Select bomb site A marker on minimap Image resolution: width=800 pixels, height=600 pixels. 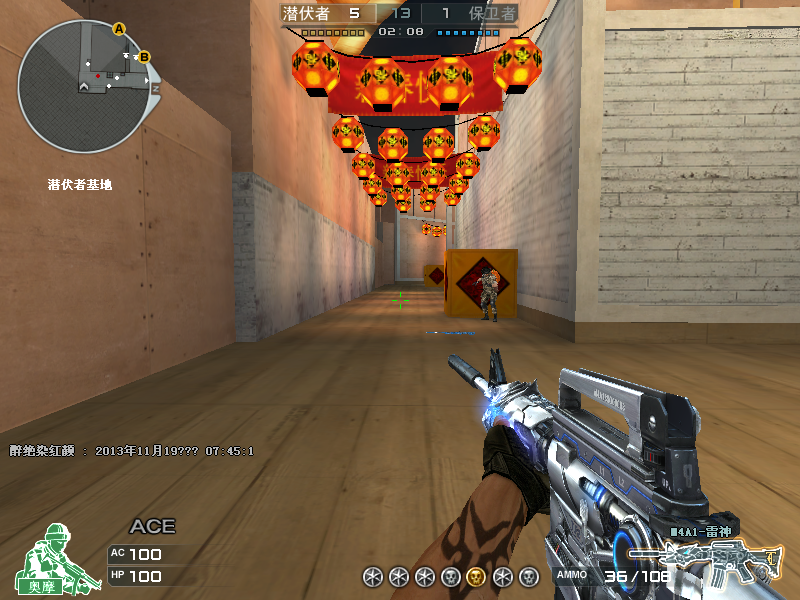point(119,29)
